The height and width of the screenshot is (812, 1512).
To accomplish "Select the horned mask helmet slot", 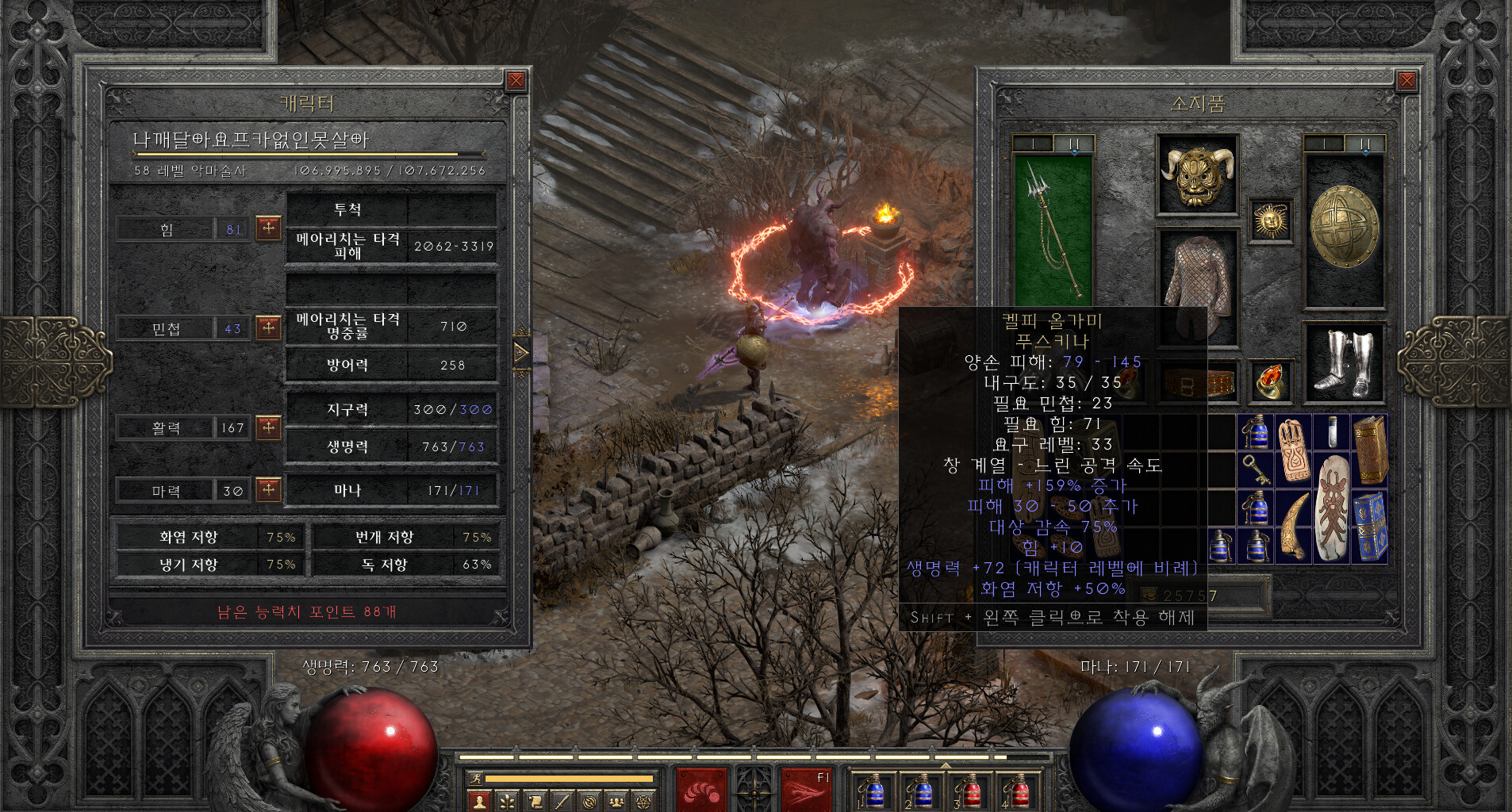I will (x=1197, y=176).
